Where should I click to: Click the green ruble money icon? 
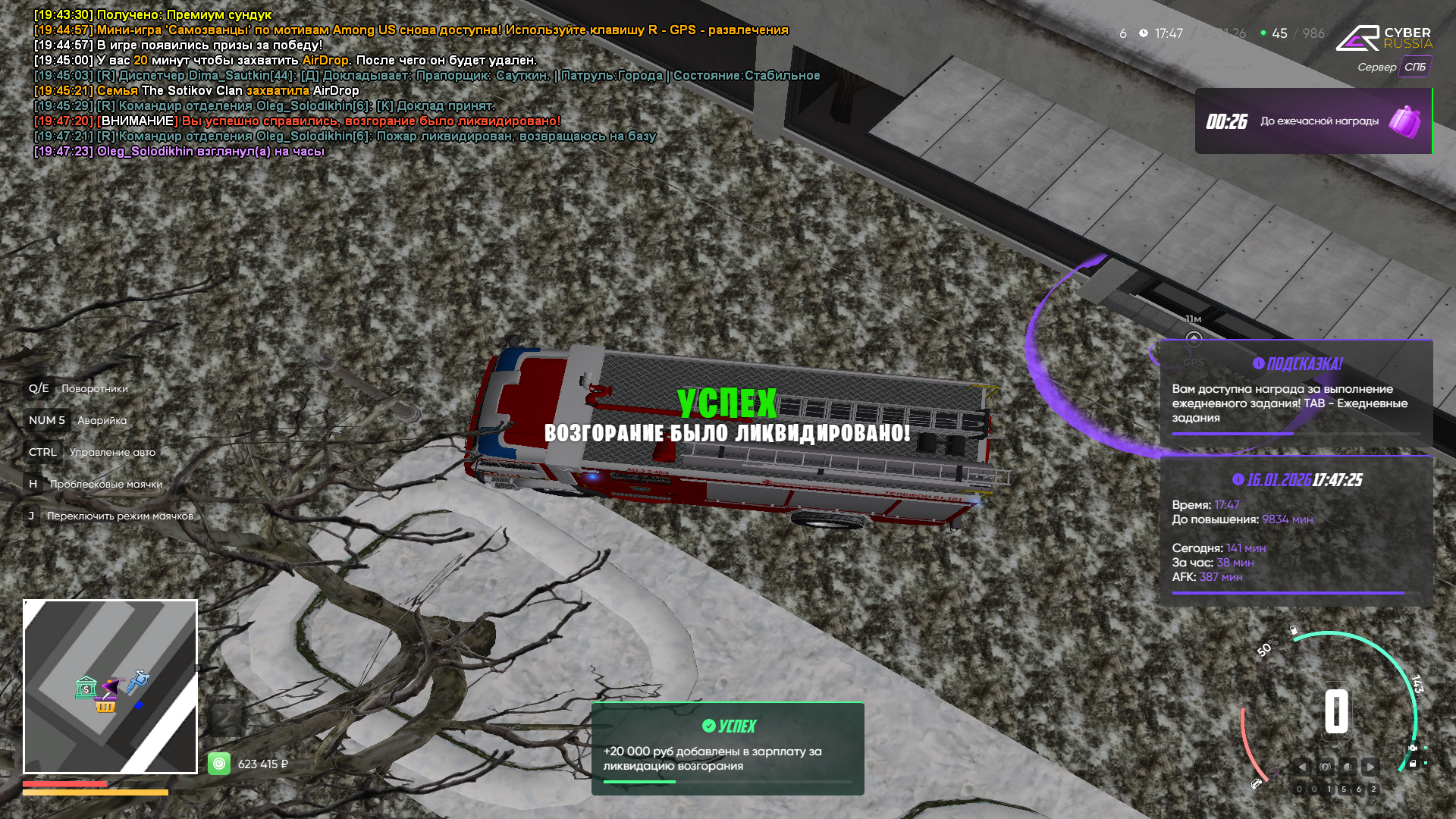point(219,763)
